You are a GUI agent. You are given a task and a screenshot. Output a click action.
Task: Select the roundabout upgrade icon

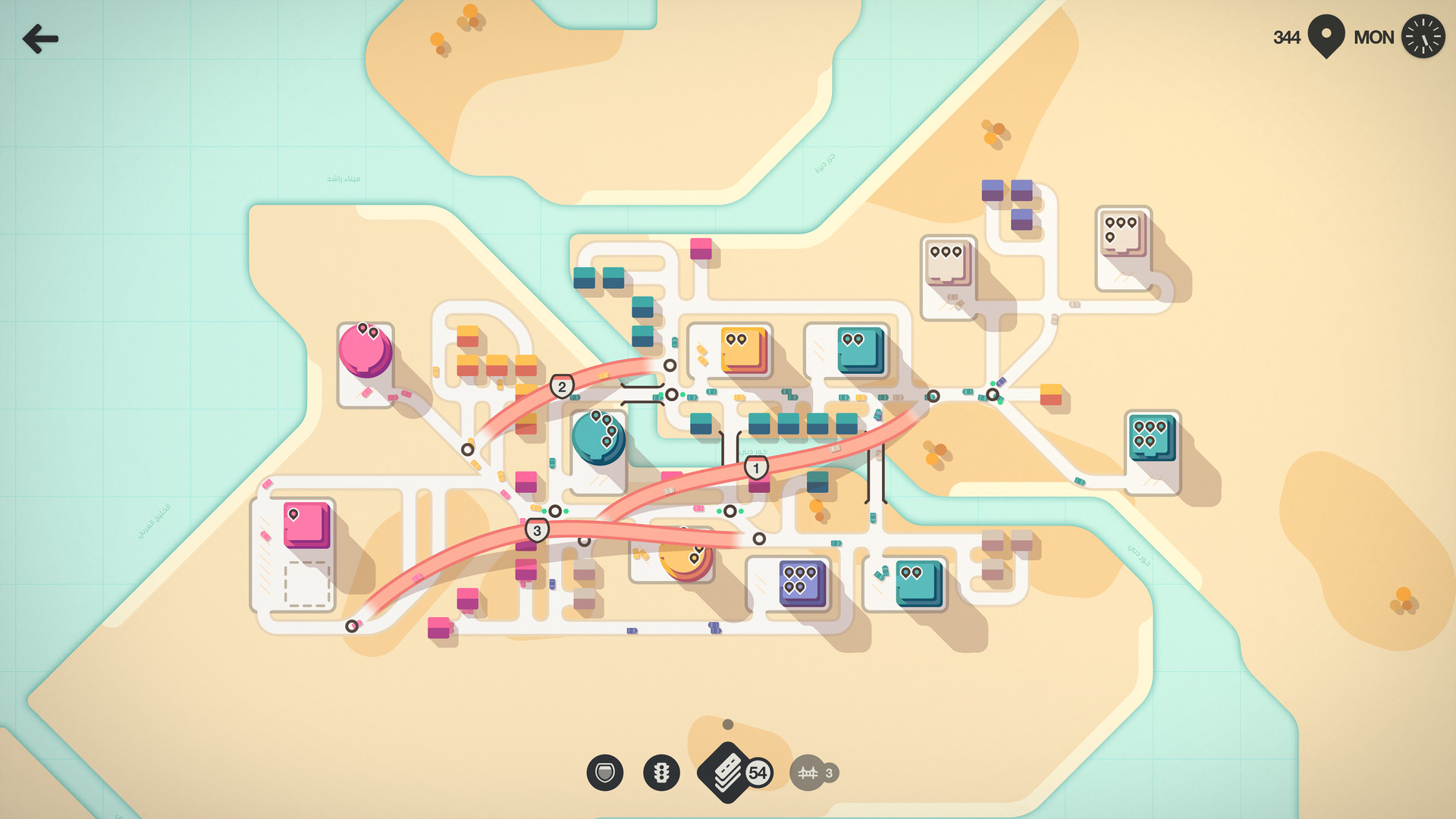tap(604, 772)
